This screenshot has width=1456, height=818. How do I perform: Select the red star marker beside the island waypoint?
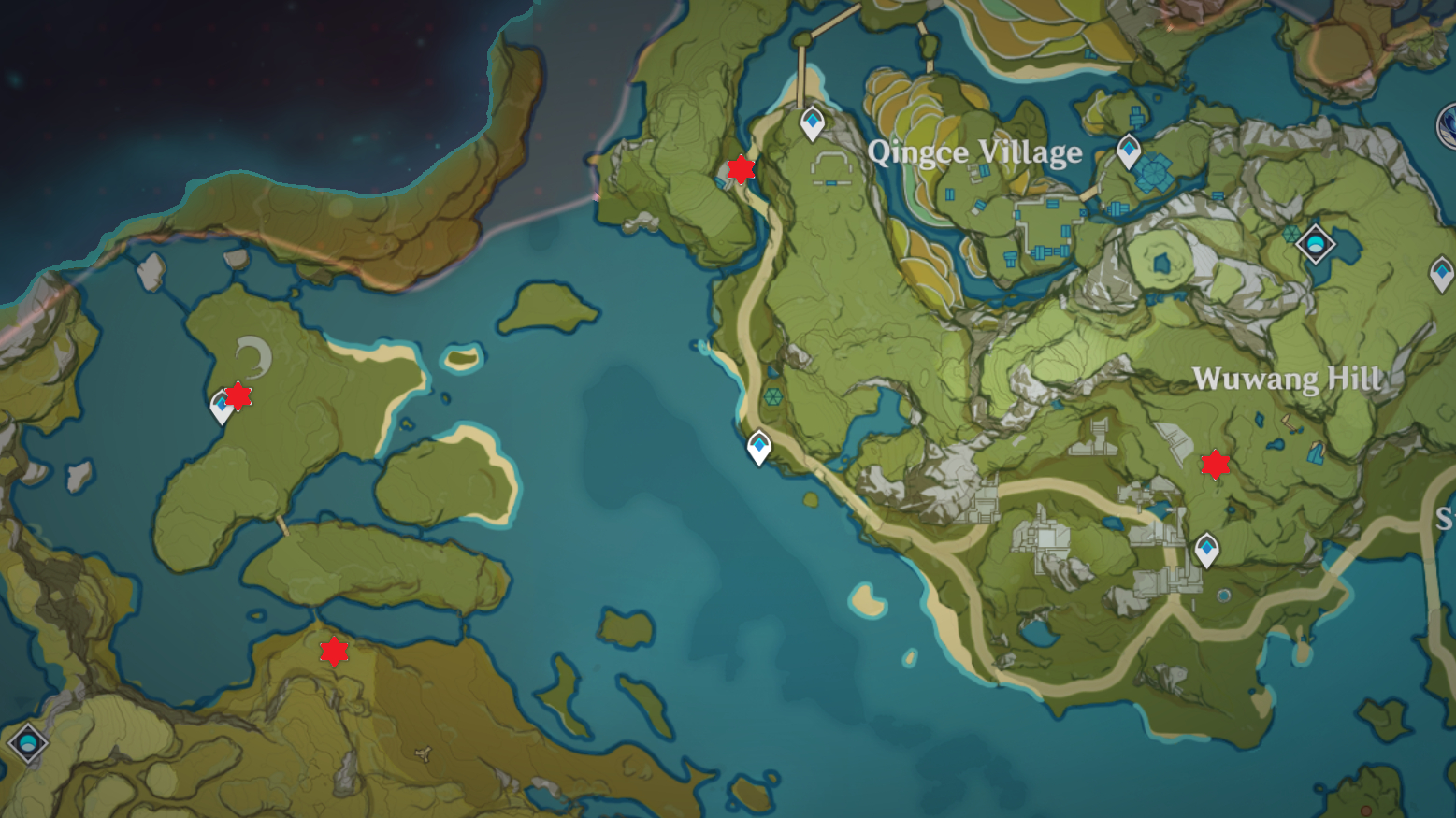pyautogui.click(x=239, y=398)
